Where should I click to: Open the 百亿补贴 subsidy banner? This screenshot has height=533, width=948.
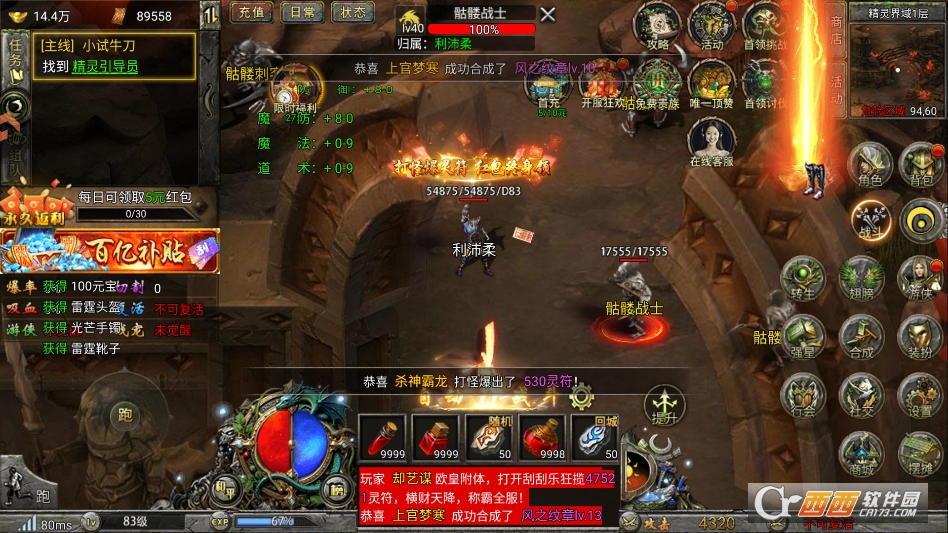[x=110, y=251]
